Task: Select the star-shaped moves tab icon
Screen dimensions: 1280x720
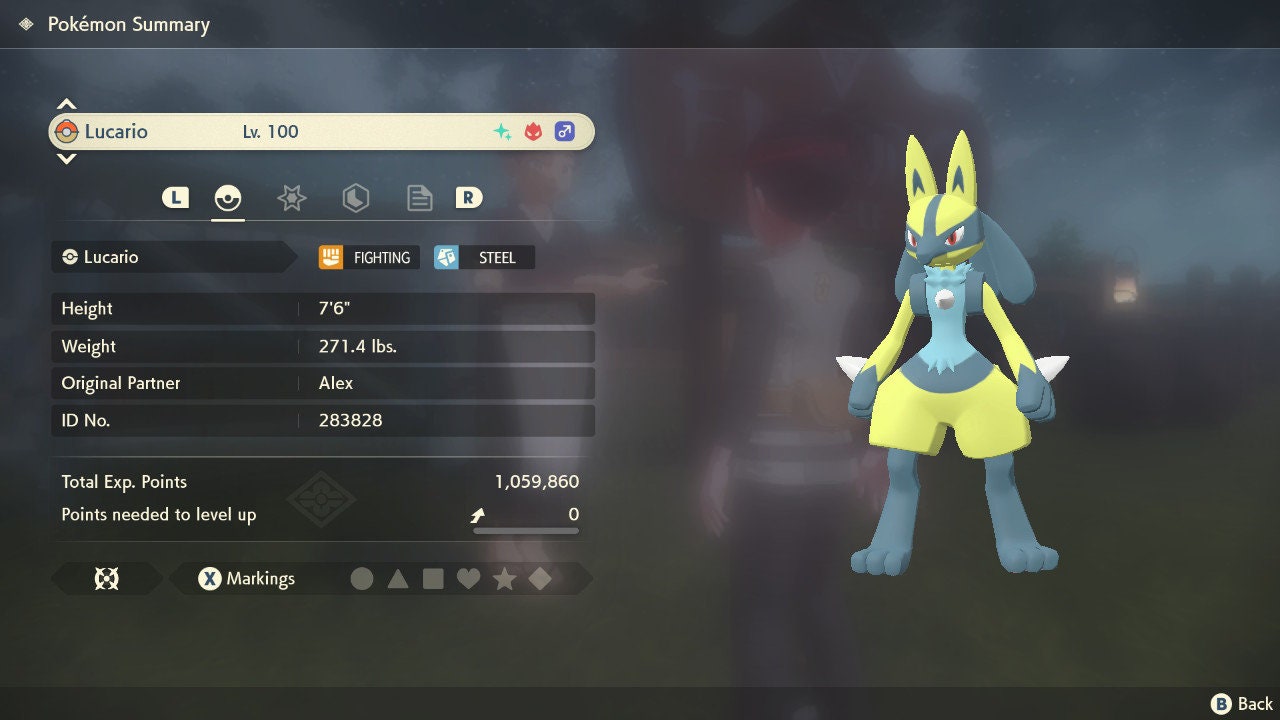Action: coord(291,198)
